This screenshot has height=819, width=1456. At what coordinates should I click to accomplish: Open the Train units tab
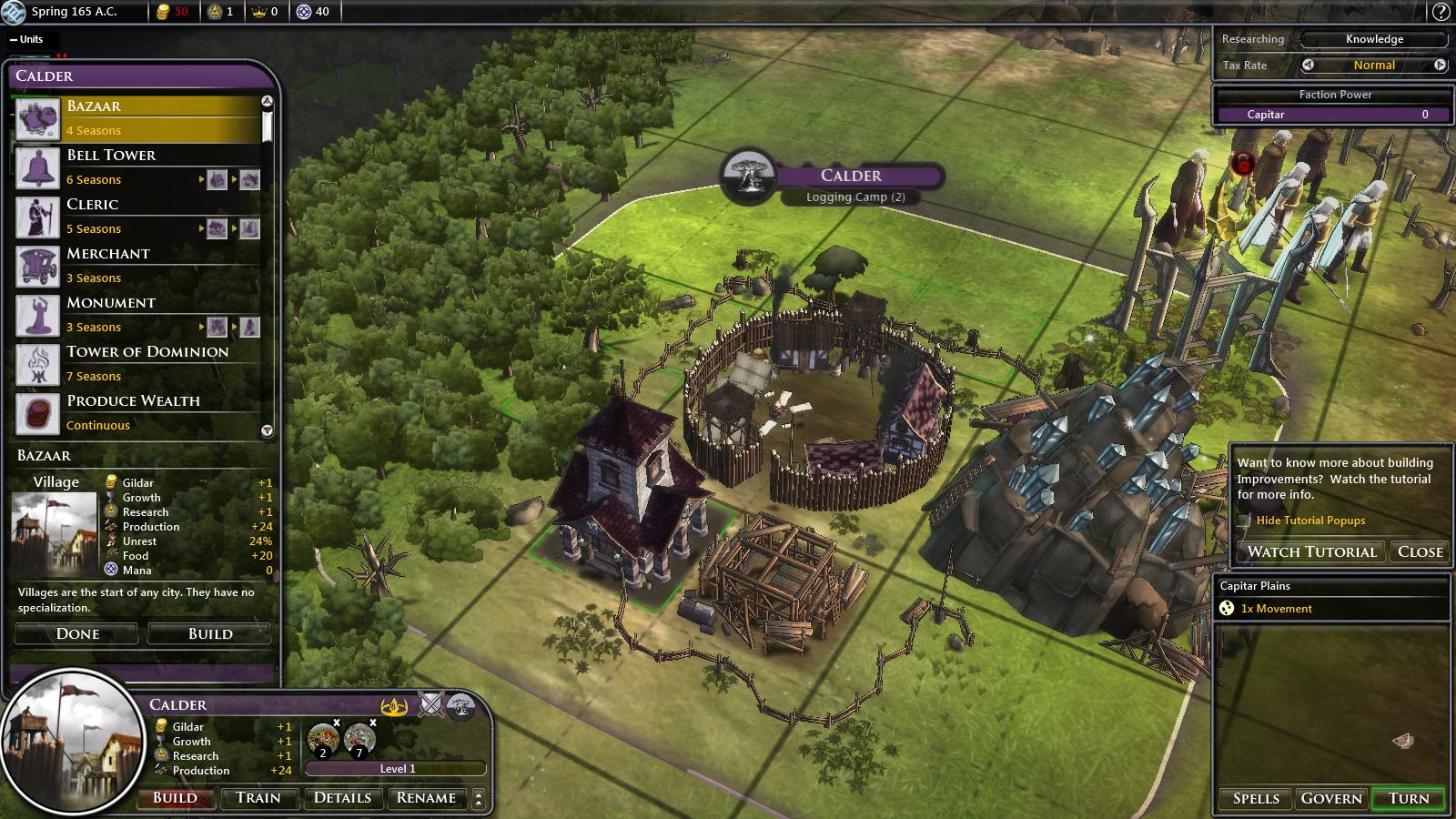(258, 798)
